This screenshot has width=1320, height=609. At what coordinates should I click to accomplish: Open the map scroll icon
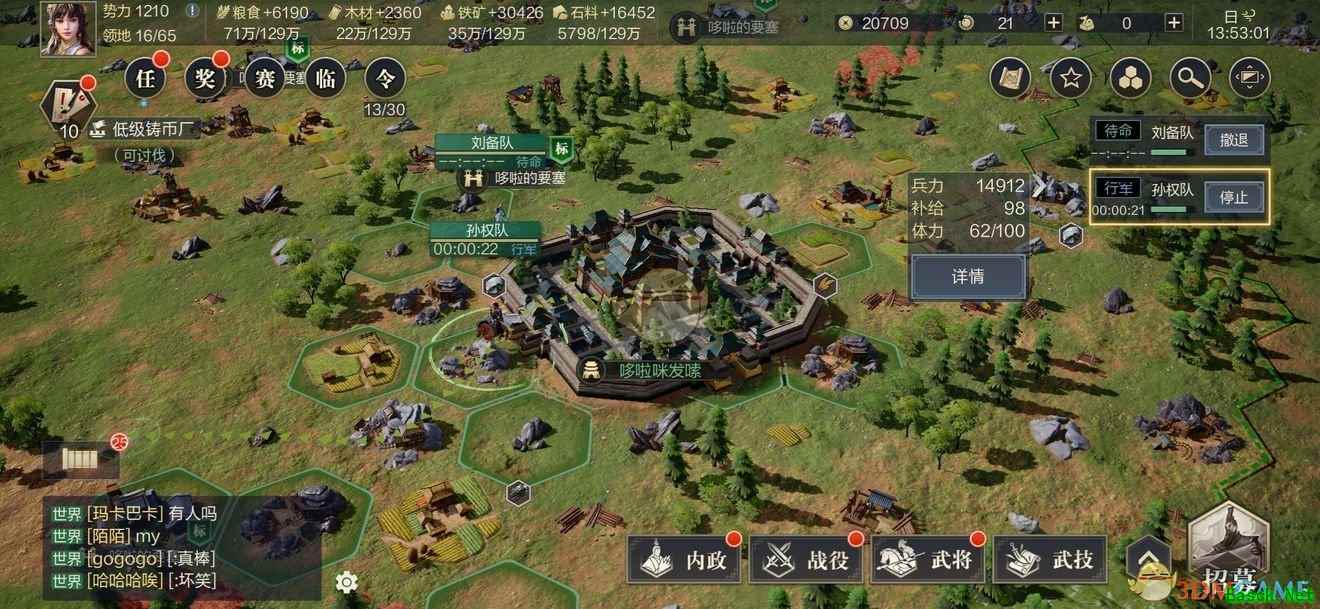coord(1010,78)
